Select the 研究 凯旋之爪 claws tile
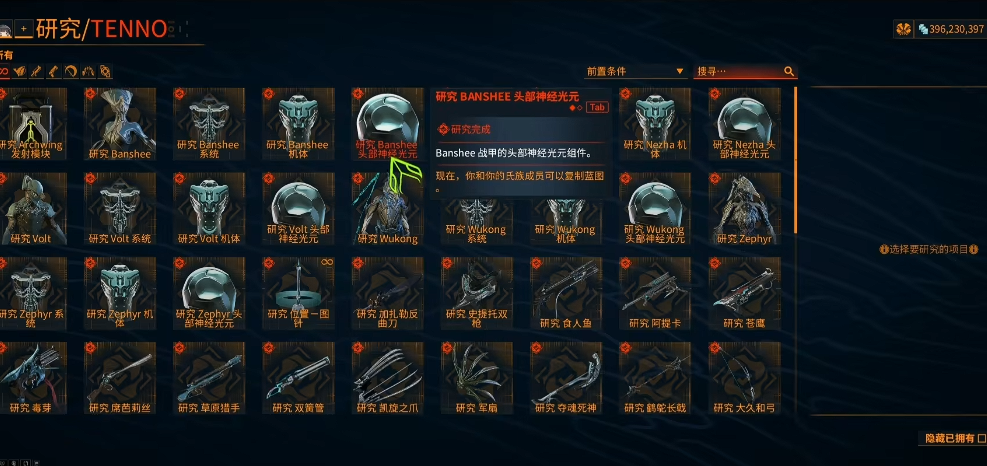Screen dimensions: 987x466 [387, 378]
